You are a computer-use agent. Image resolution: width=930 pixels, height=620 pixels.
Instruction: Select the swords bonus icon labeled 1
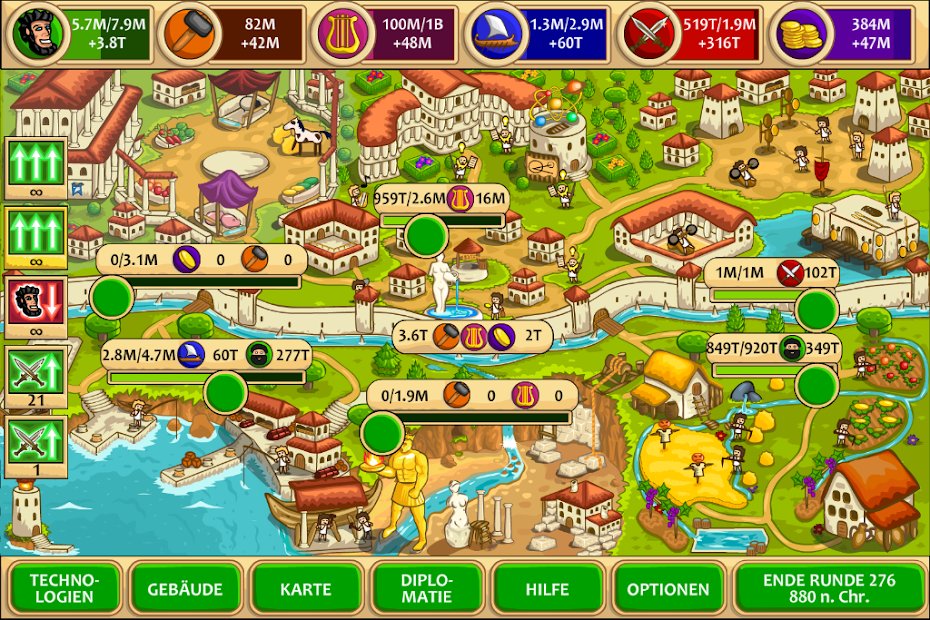(x=36, y=441)
